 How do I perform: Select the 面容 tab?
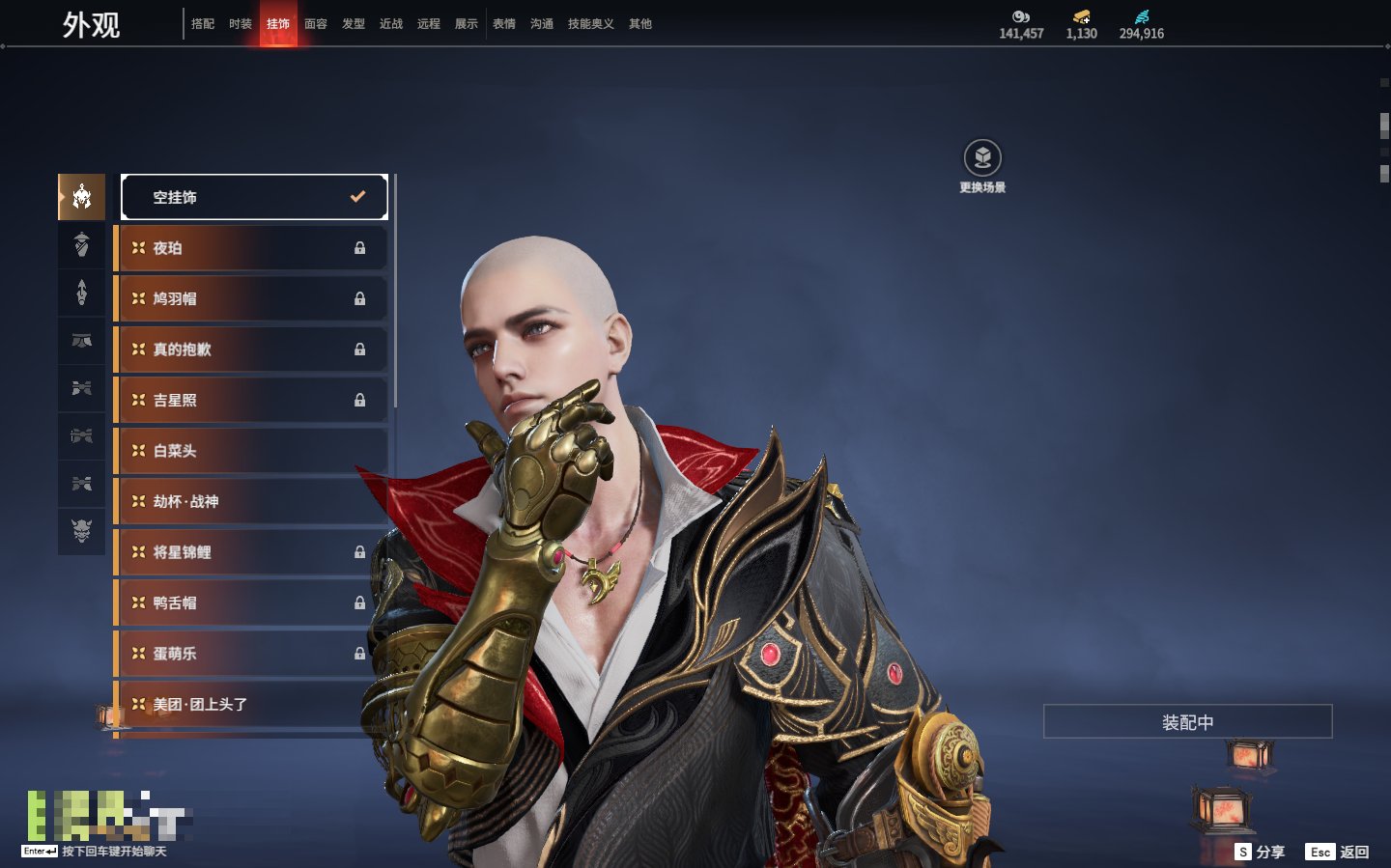coord(316,24)
